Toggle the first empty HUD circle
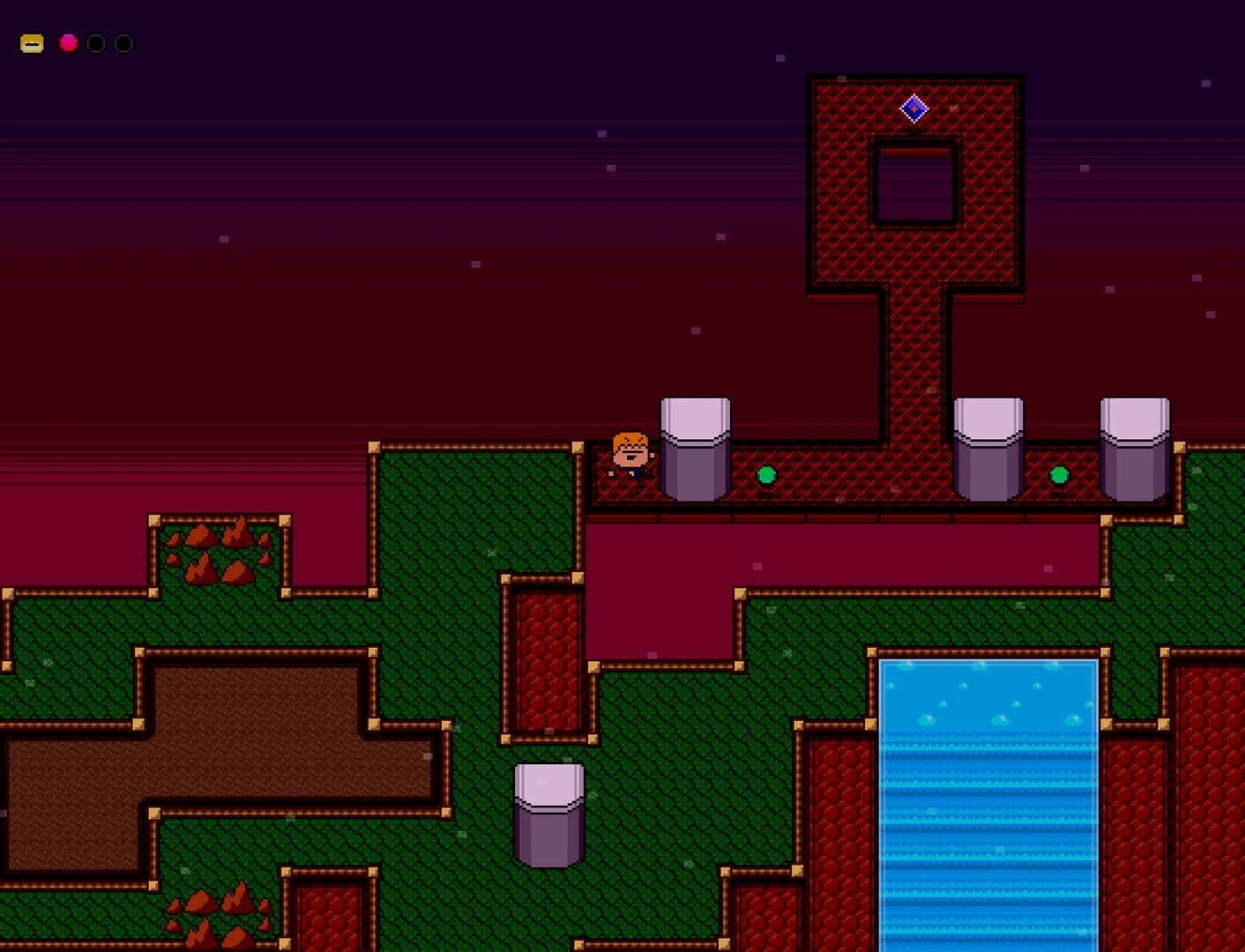 95,41
